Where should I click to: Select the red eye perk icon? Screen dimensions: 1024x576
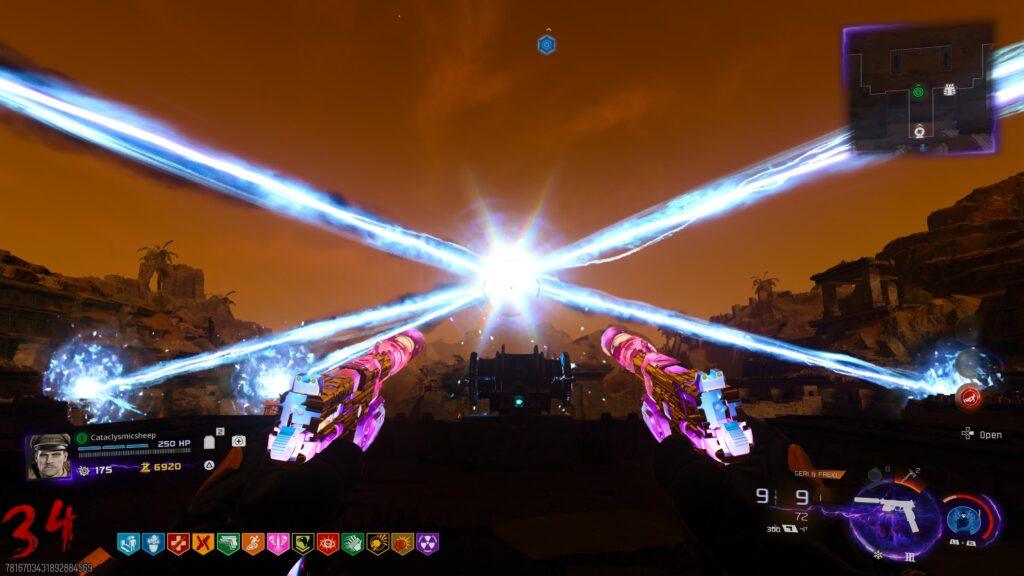(x=327, y=543)
